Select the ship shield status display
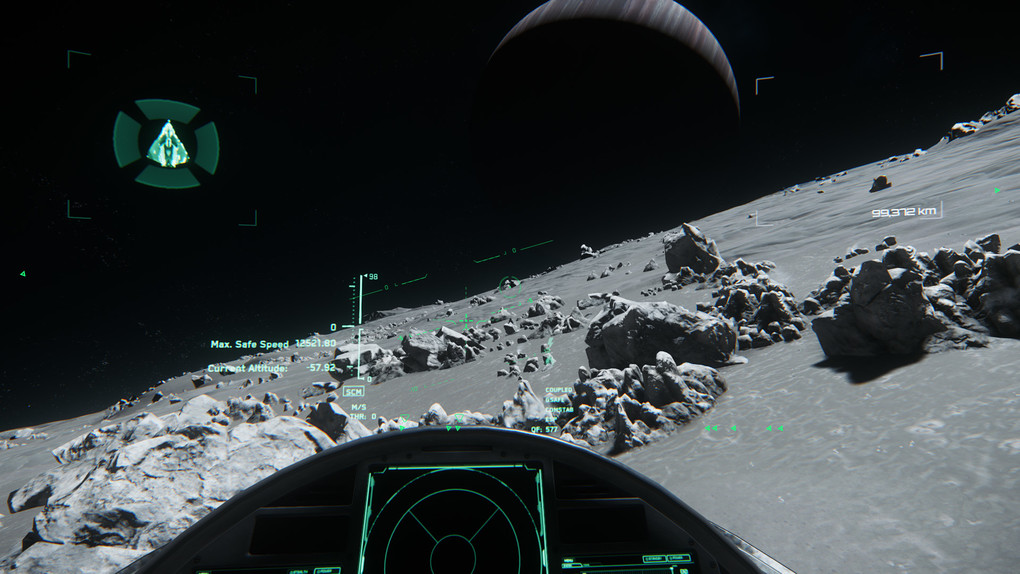Image resolution: width=1020 pixels, height=574 pixels. point(166,144)
